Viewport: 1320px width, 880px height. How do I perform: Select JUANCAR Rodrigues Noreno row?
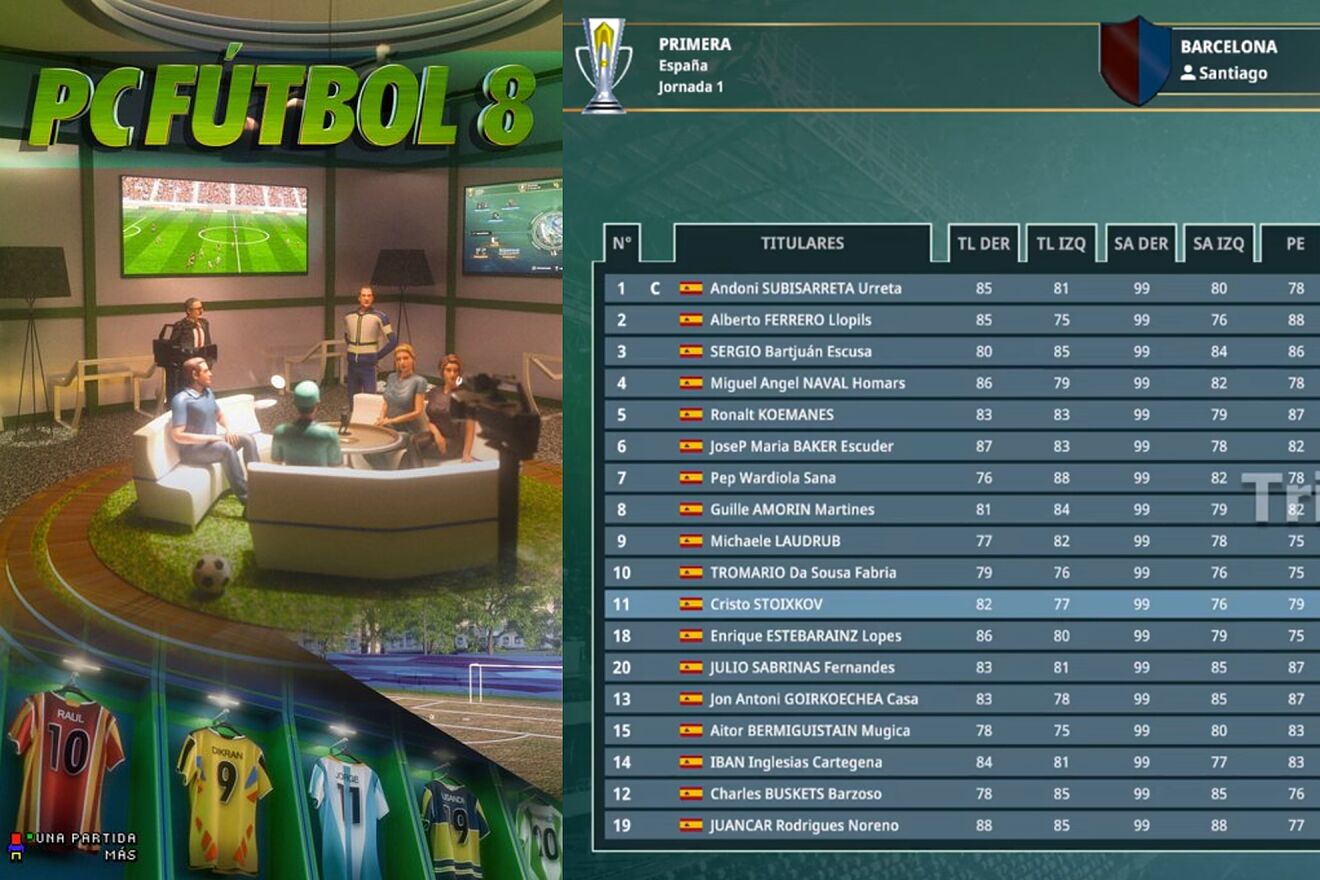coord(804,826)
